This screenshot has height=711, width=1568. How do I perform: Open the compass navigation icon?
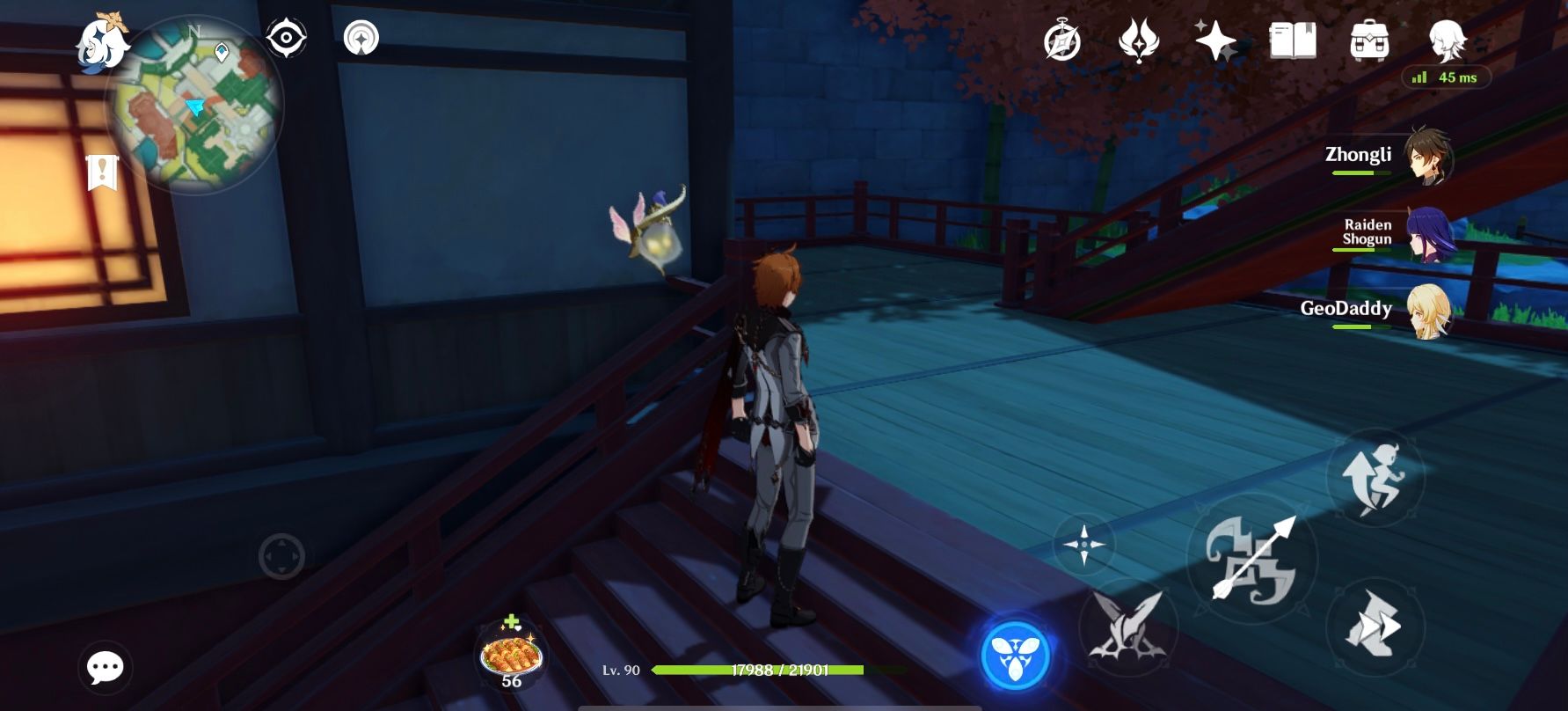click(361, 37)
